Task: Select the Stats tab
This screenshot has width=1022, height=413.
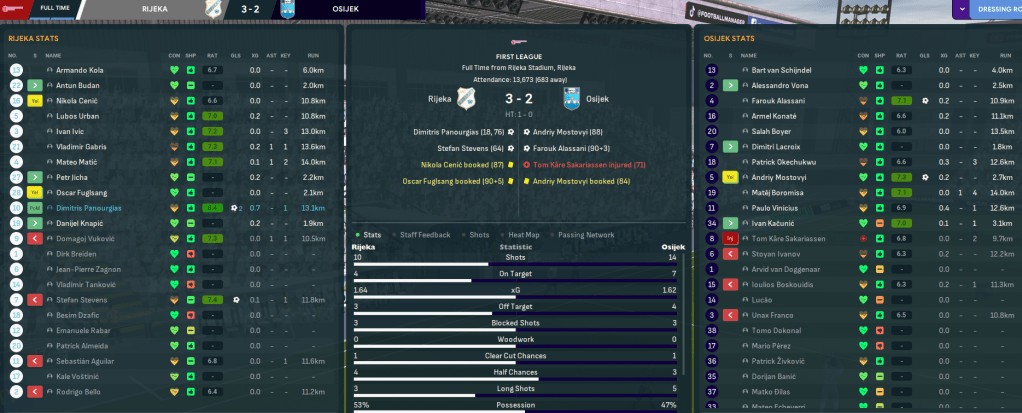Action: [371, 233]
